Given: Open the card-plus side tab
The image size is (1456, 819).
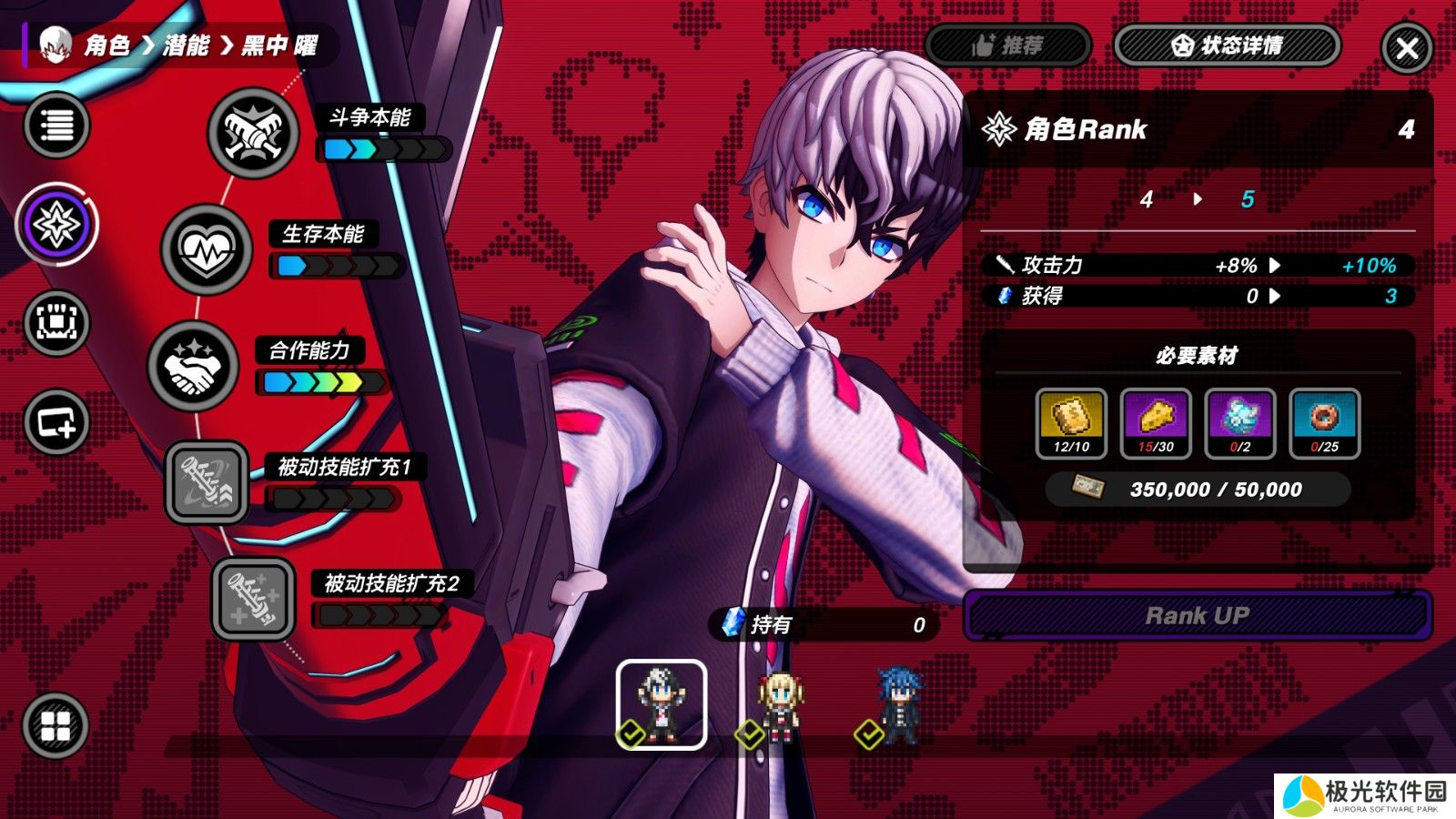Looking at the screenshot, I should coord(56,421).
